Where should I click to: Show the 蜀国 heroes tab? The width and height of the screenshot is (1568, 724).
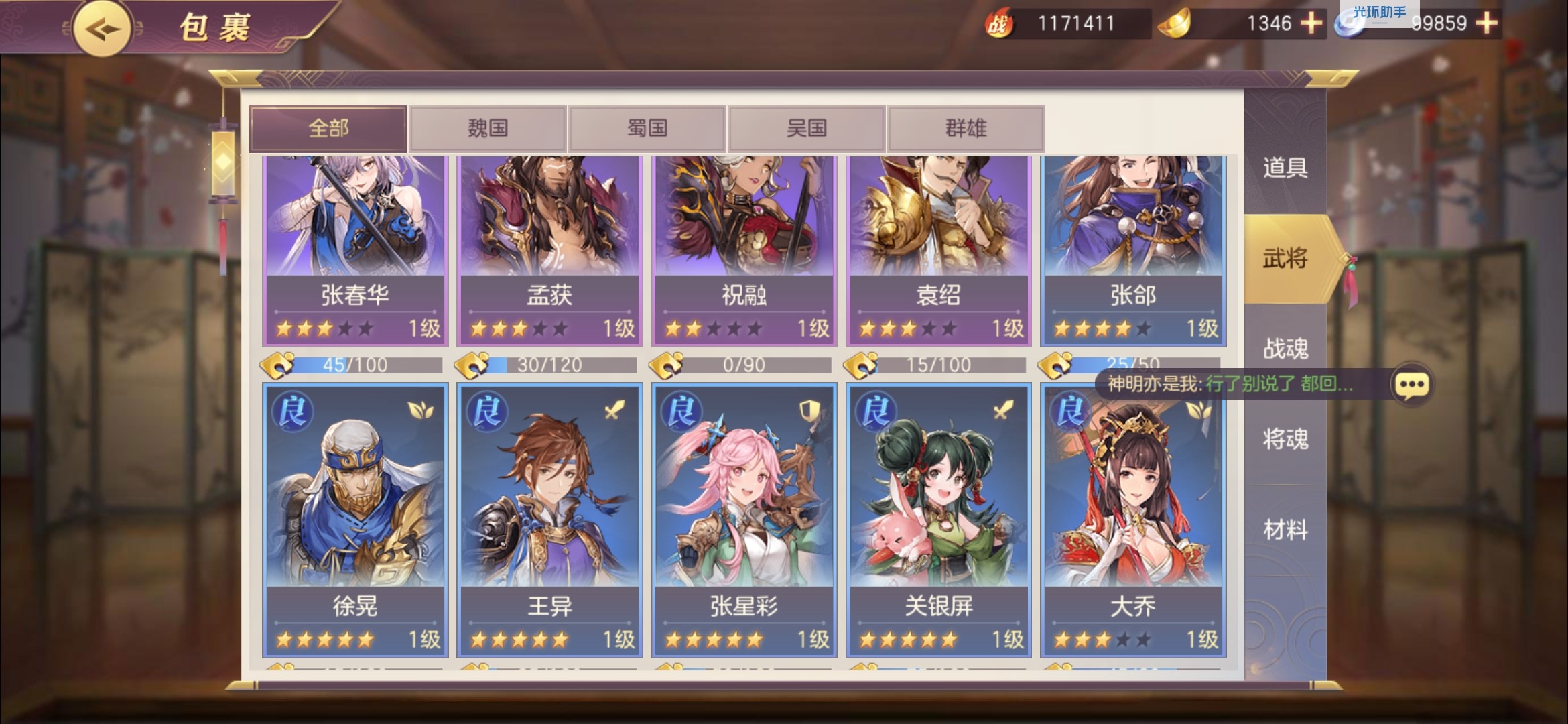click(647, 128)
